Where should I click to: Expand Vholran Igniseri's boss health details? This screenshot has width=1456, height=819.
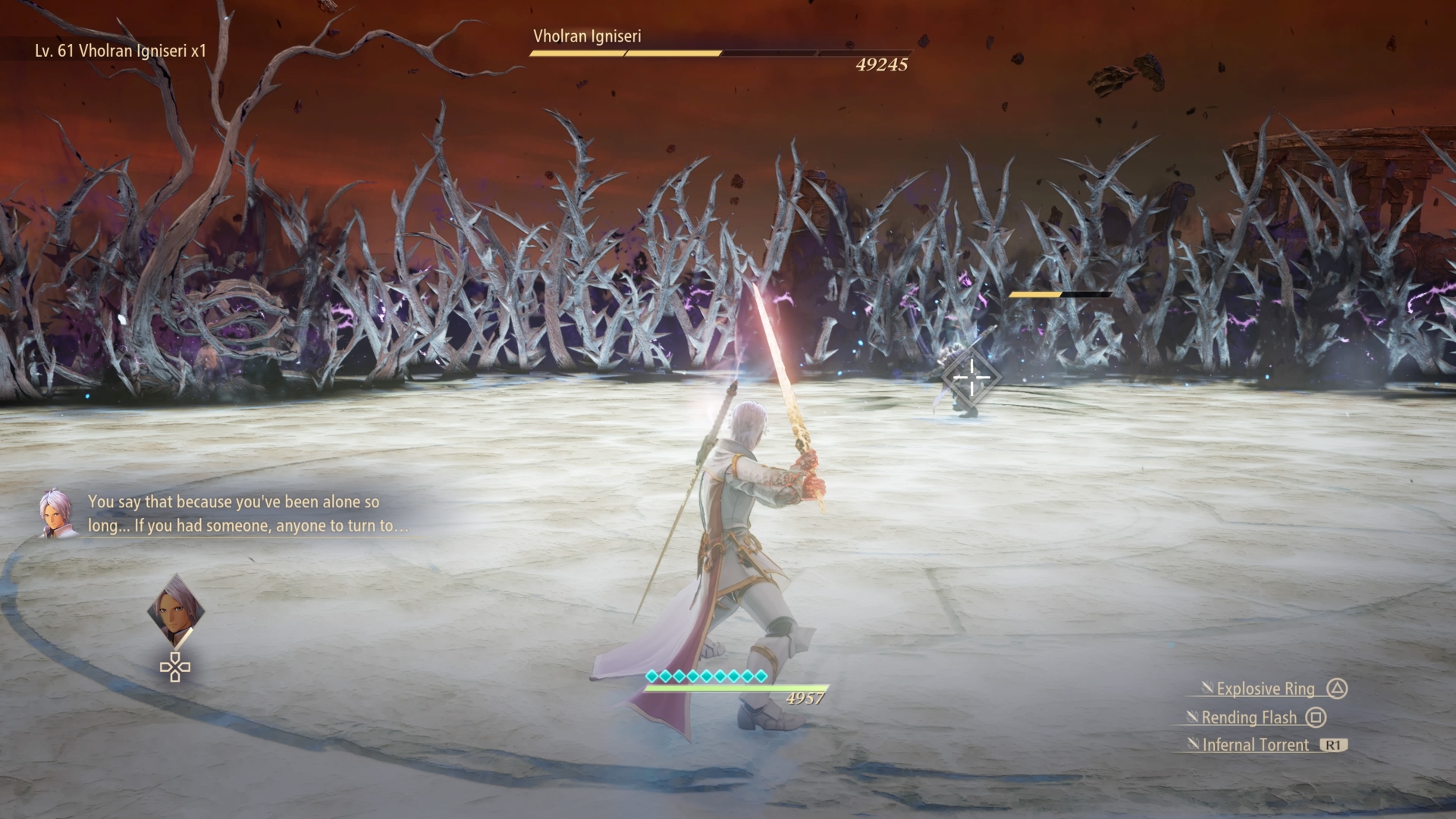coord(720,54)
